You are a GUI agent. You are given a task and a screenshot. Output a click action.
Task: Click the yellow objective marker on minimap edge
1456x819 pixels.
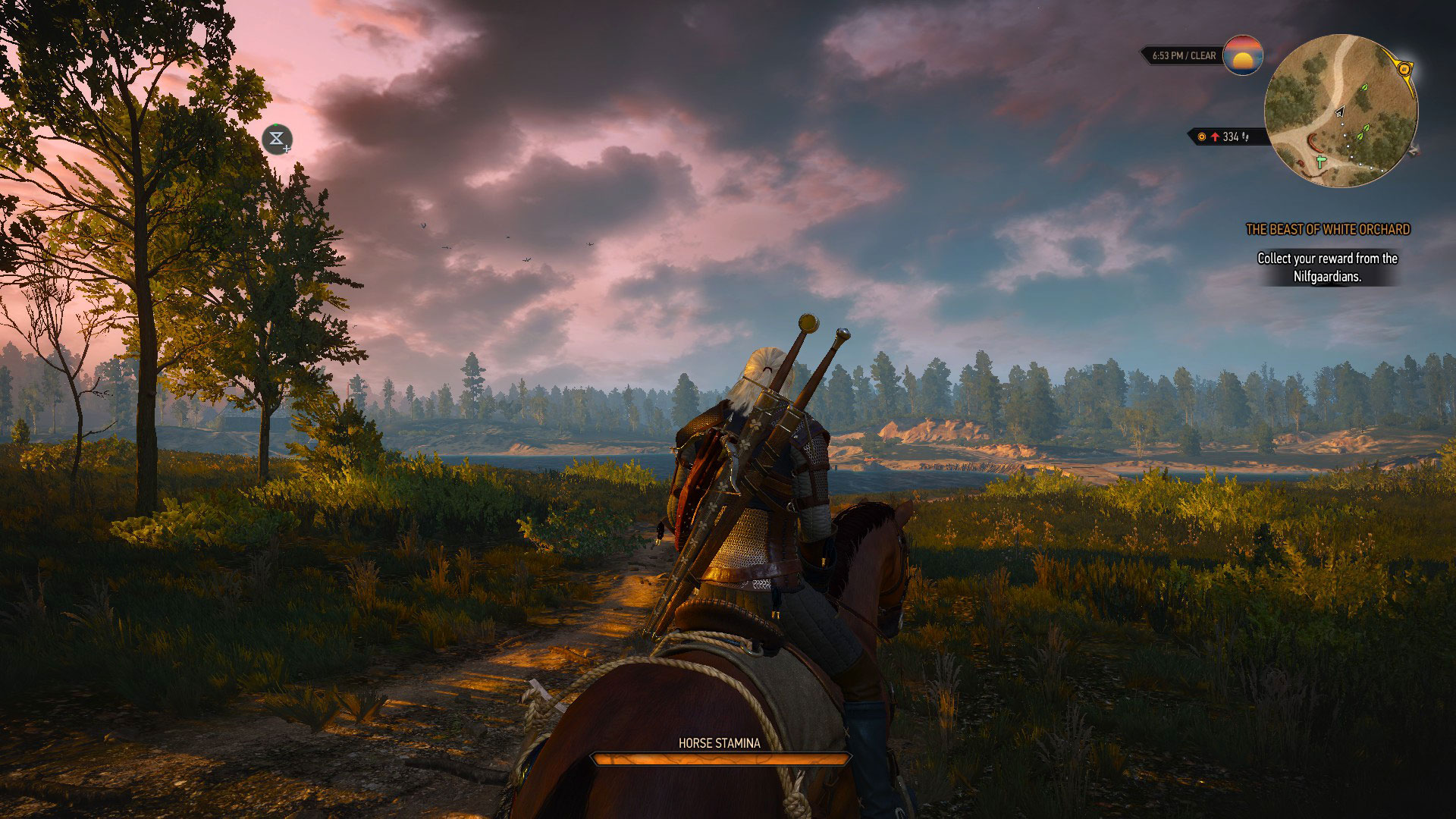1404,69
